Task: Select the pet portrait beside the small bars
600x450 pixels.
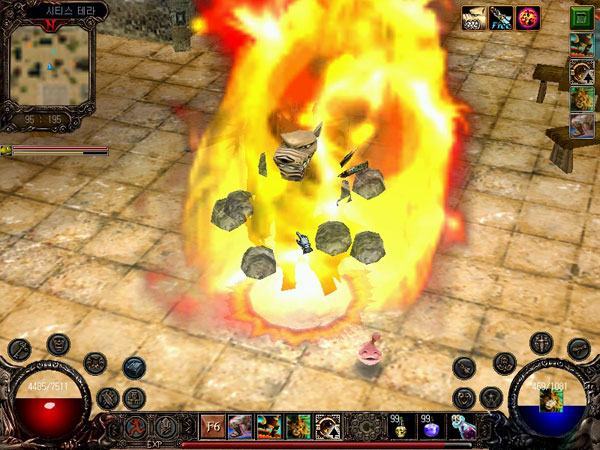Action: 6,151
